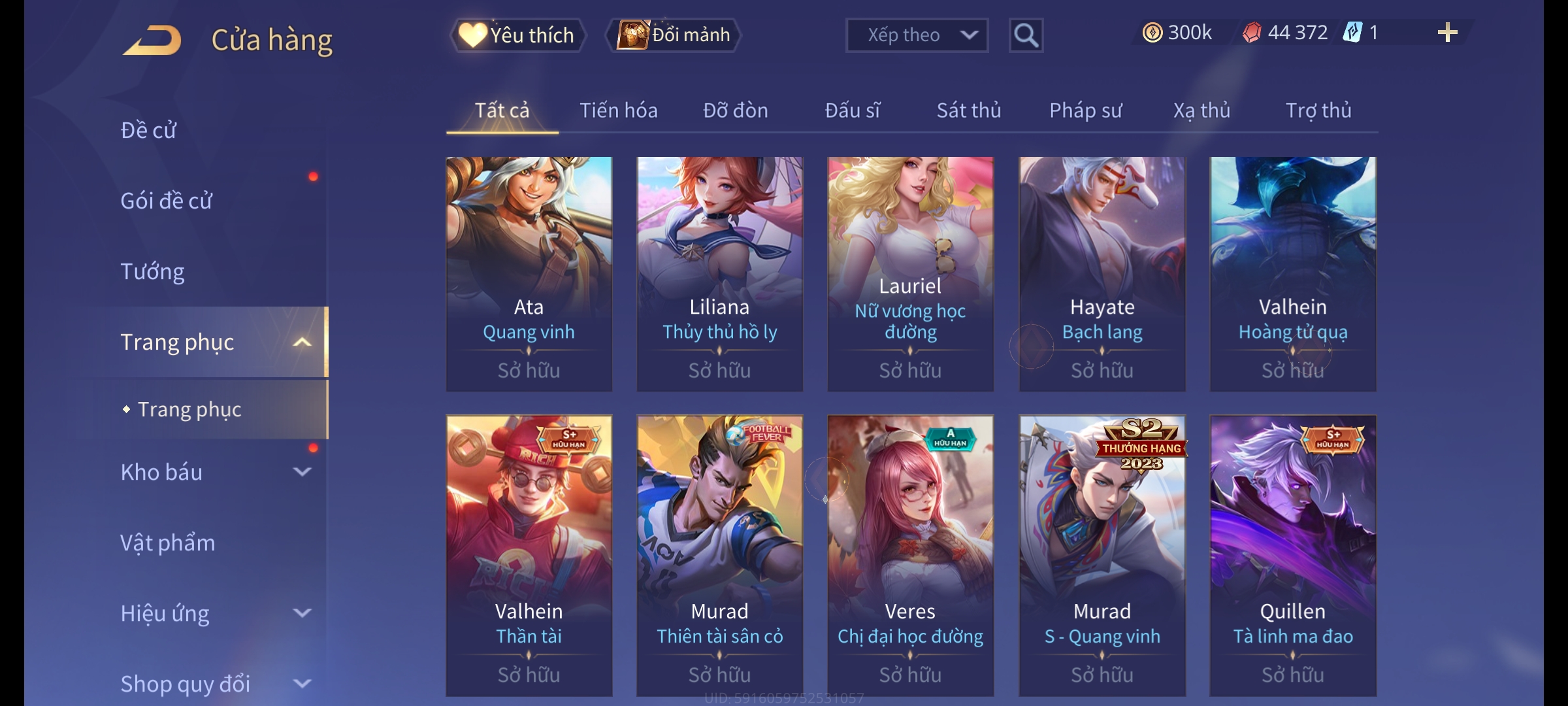This screenshot has width=1568, height=706.
Task: Add currency with the plus button
Action: tap(1447, 33)
